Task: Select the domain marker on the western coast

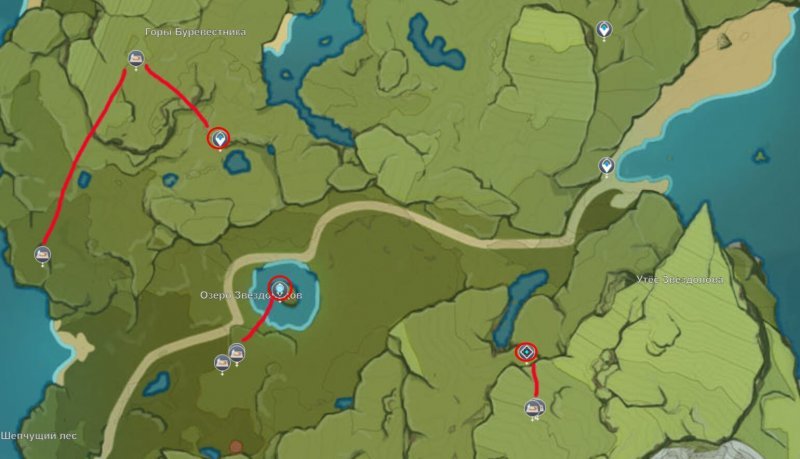Action: [43, 255]
